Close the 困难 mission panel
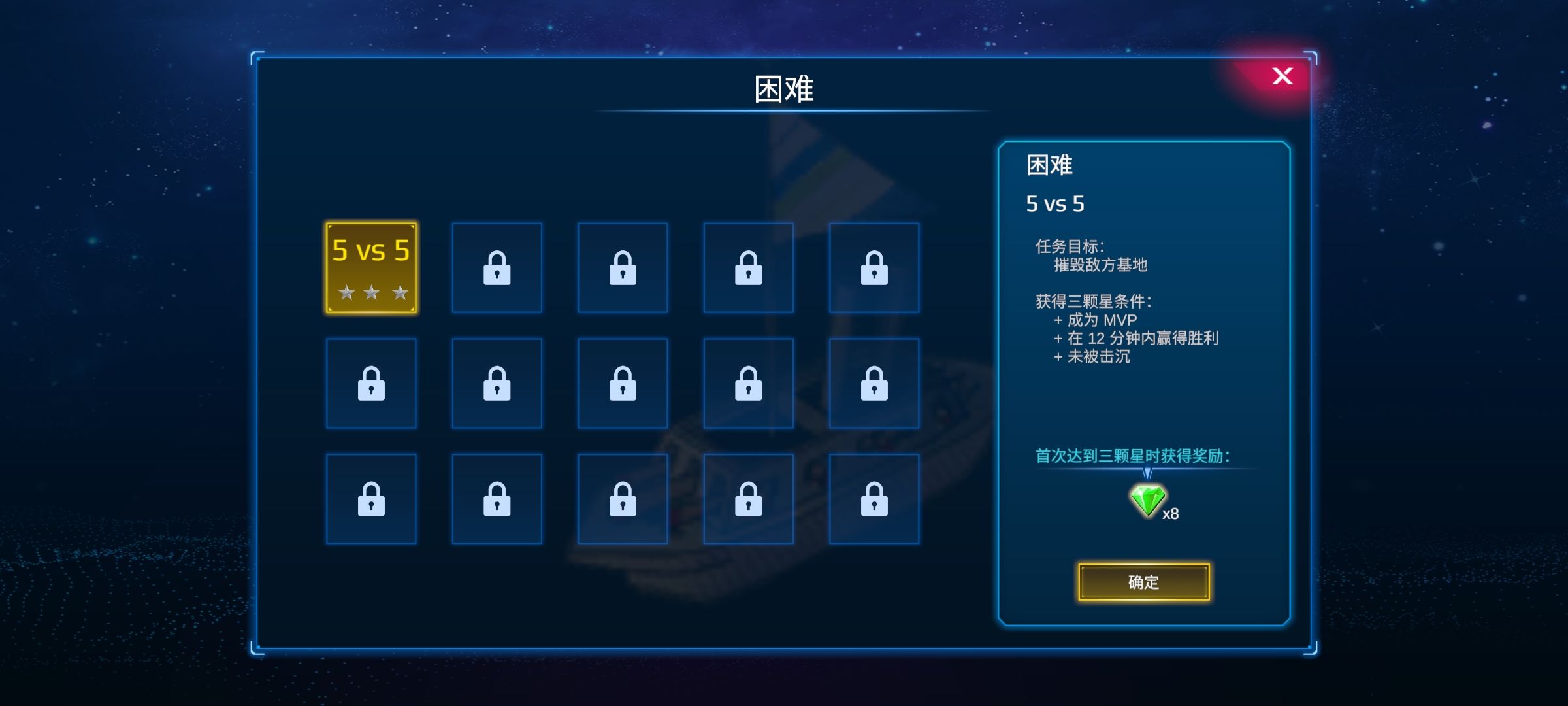 pyautogui.click(x=1282, y=76)
